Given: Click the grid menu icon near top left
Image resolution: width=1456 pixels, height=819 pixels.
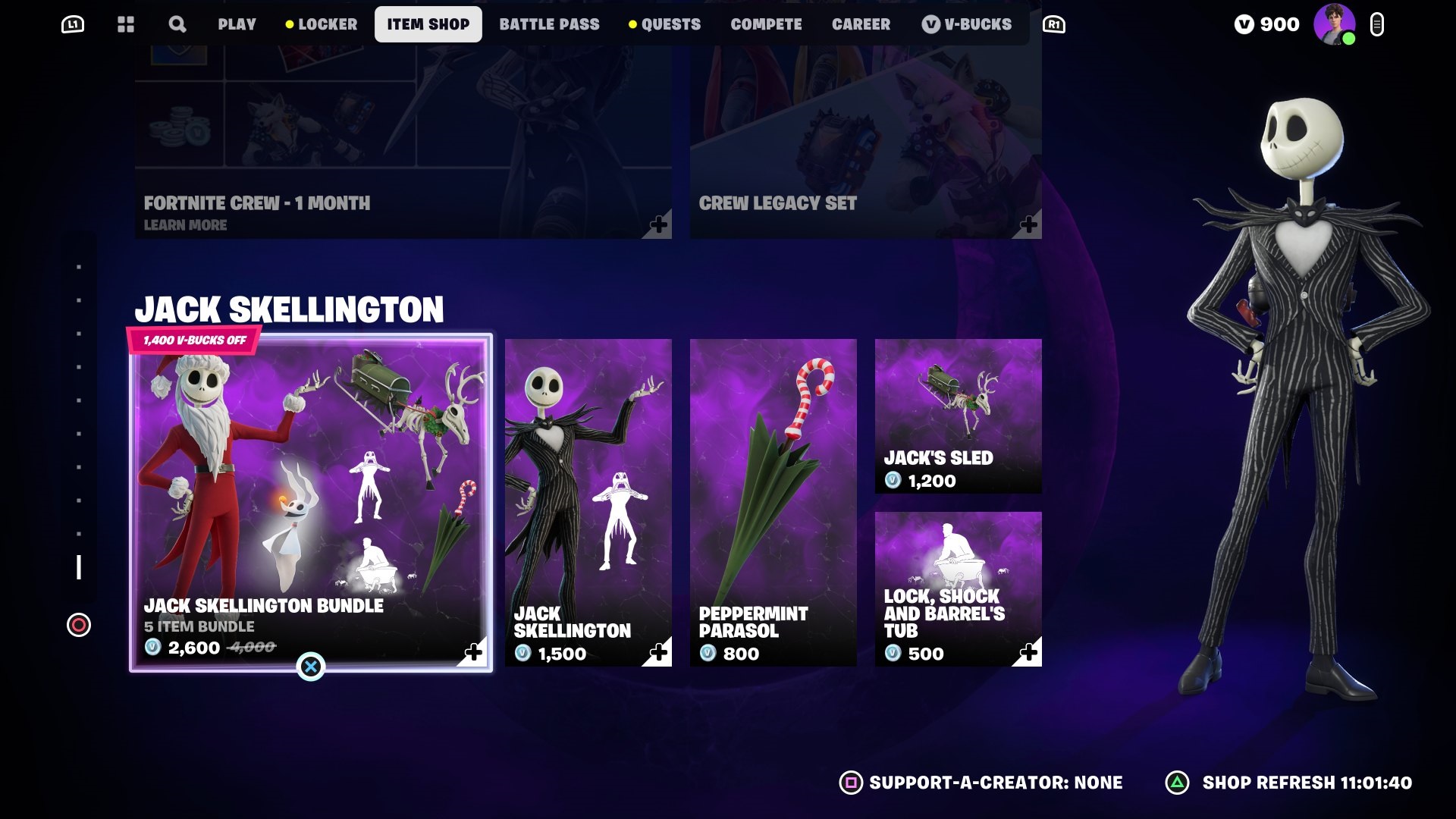Looking at the screenshot, I should (x=126, y=24).
